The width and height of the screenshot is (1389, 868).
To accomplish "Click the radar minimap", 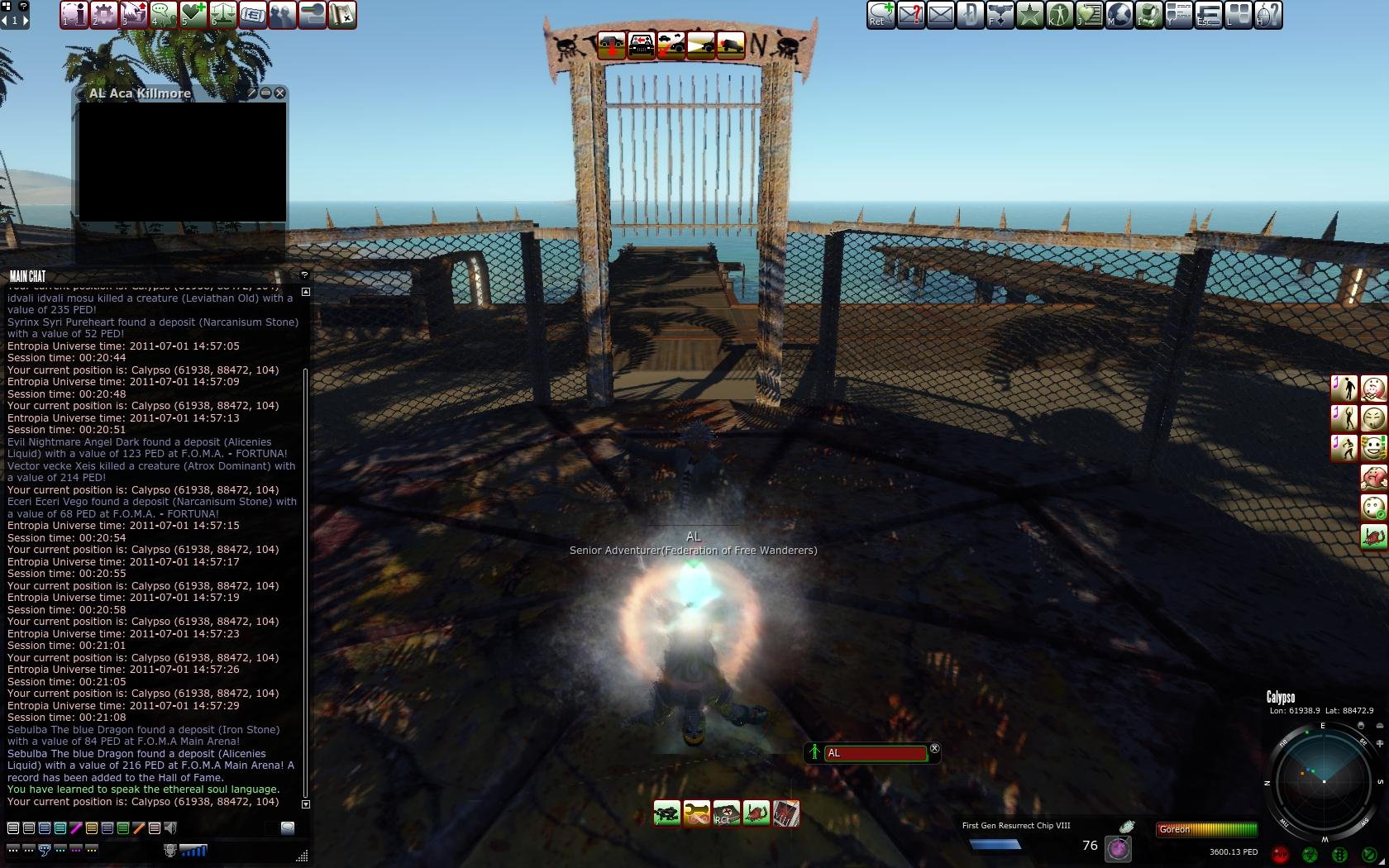I will click(1323, 781).
